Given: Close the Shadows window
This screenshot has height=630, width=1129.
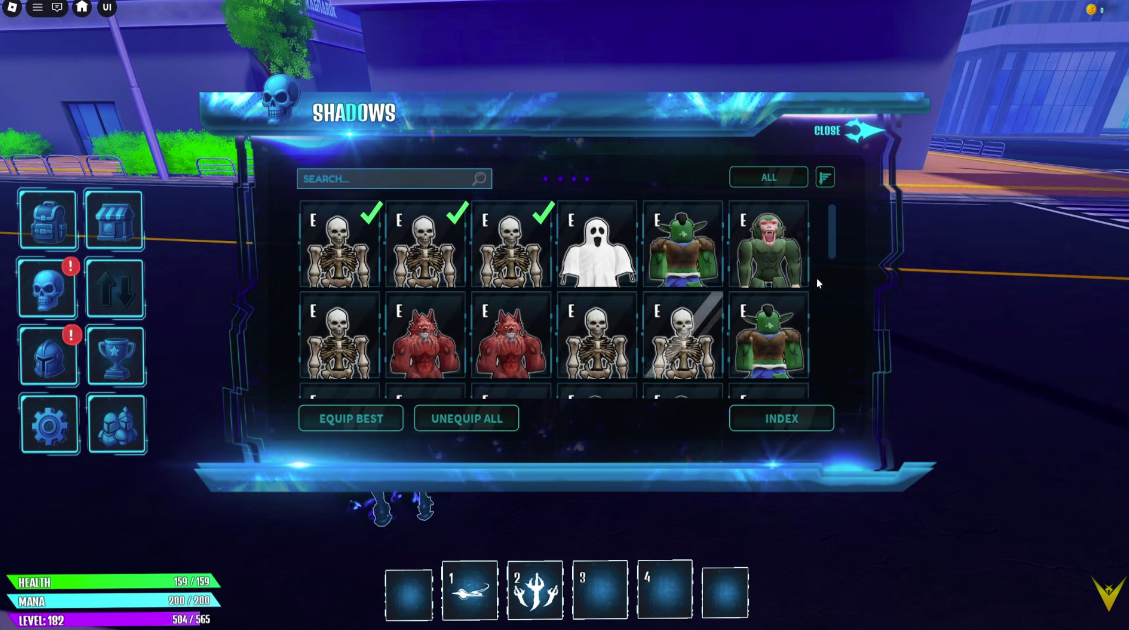Looking at the screenshot, I should click(x=848, y=131).
